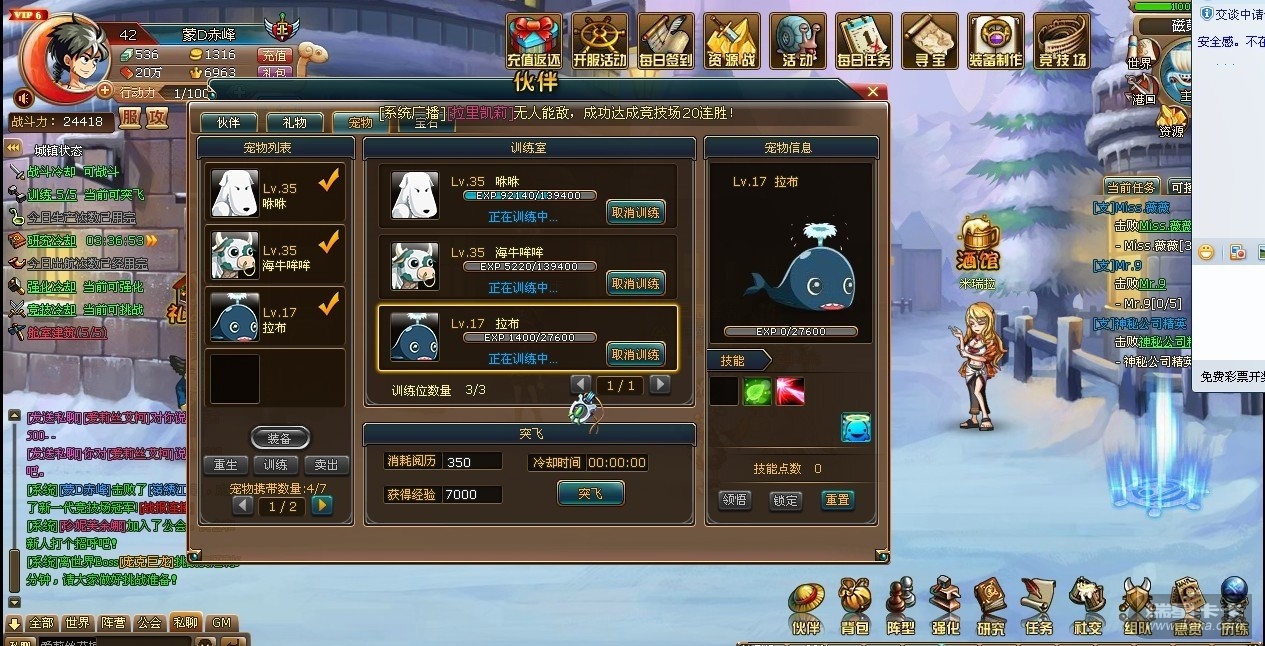Image resolution: width=1265 pixels, height=646 pixels.
Task: Switch to the 伙伴 tab
Action: coord(228,123)
